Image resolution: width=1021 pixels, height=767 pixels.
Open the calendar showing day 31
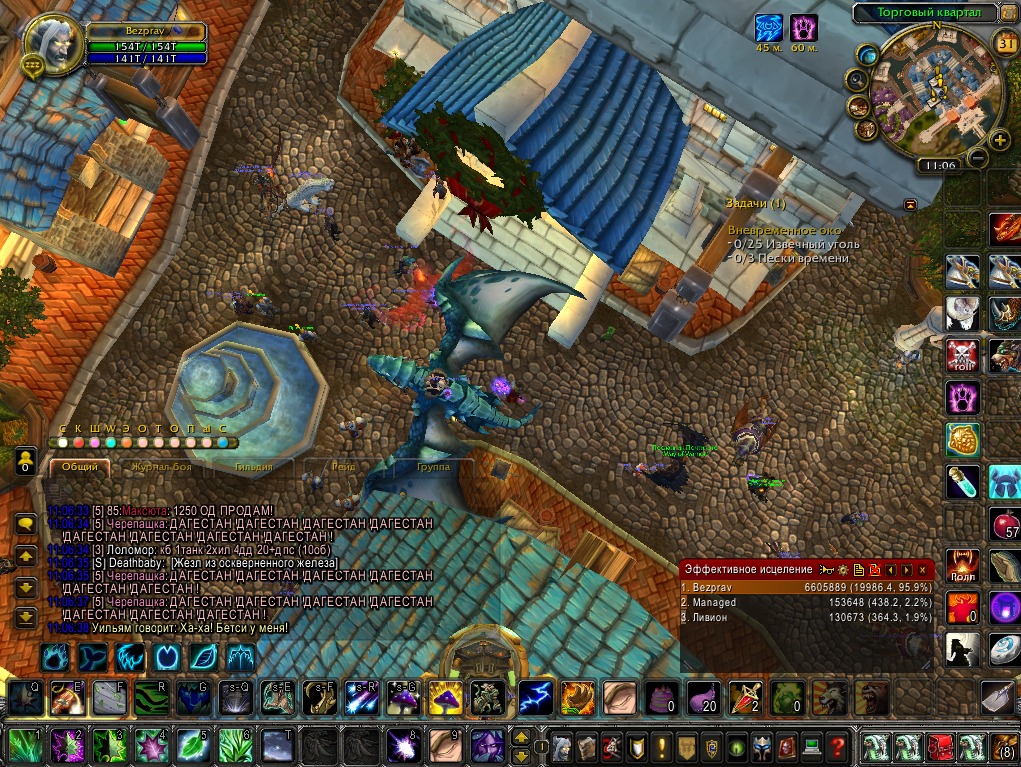(1006, 43)
